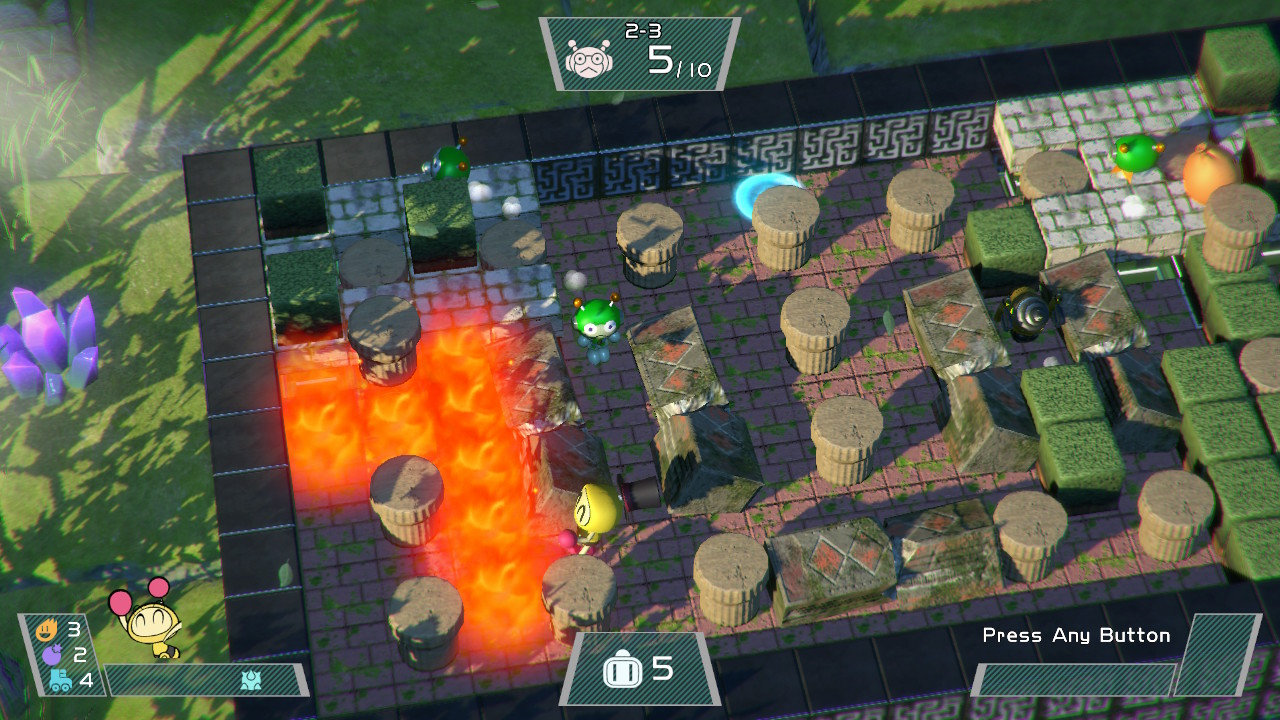Select the fire power flame icon
1280x720 pixels.
(x=46, y=630)
